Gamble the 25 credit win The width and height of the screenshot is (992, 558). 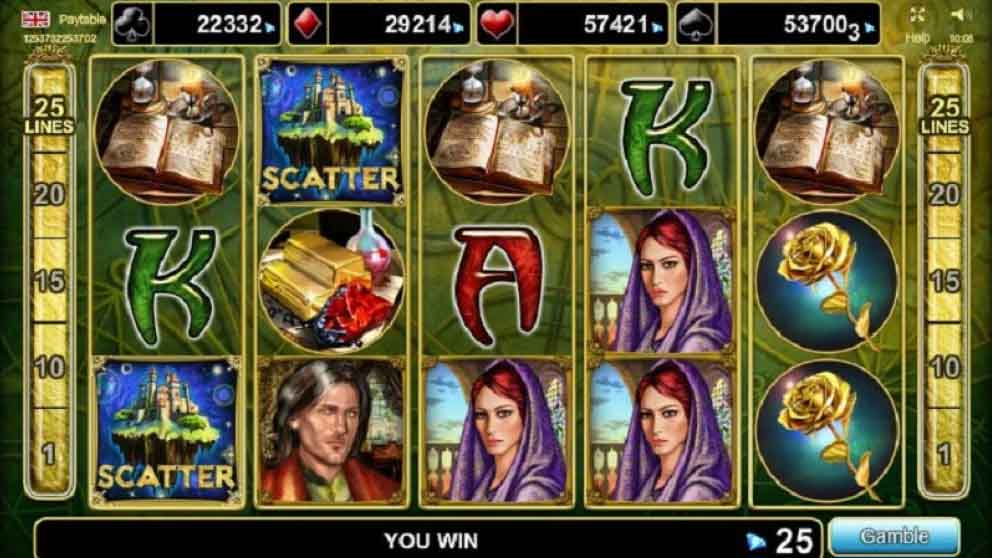pos(893,537)
